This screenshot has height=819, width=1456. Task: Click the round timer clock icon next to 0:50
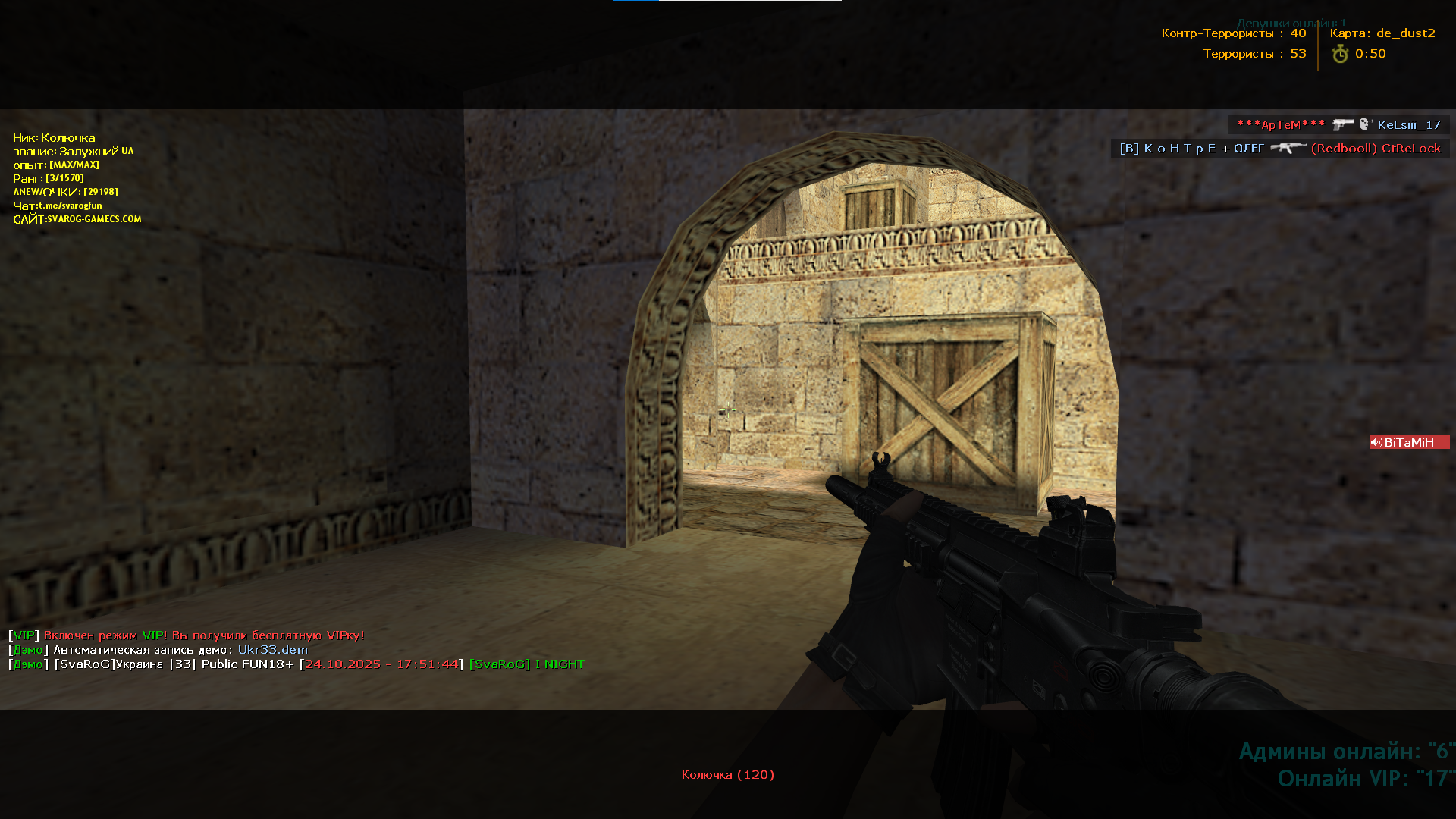click(x=1340, y=54)
